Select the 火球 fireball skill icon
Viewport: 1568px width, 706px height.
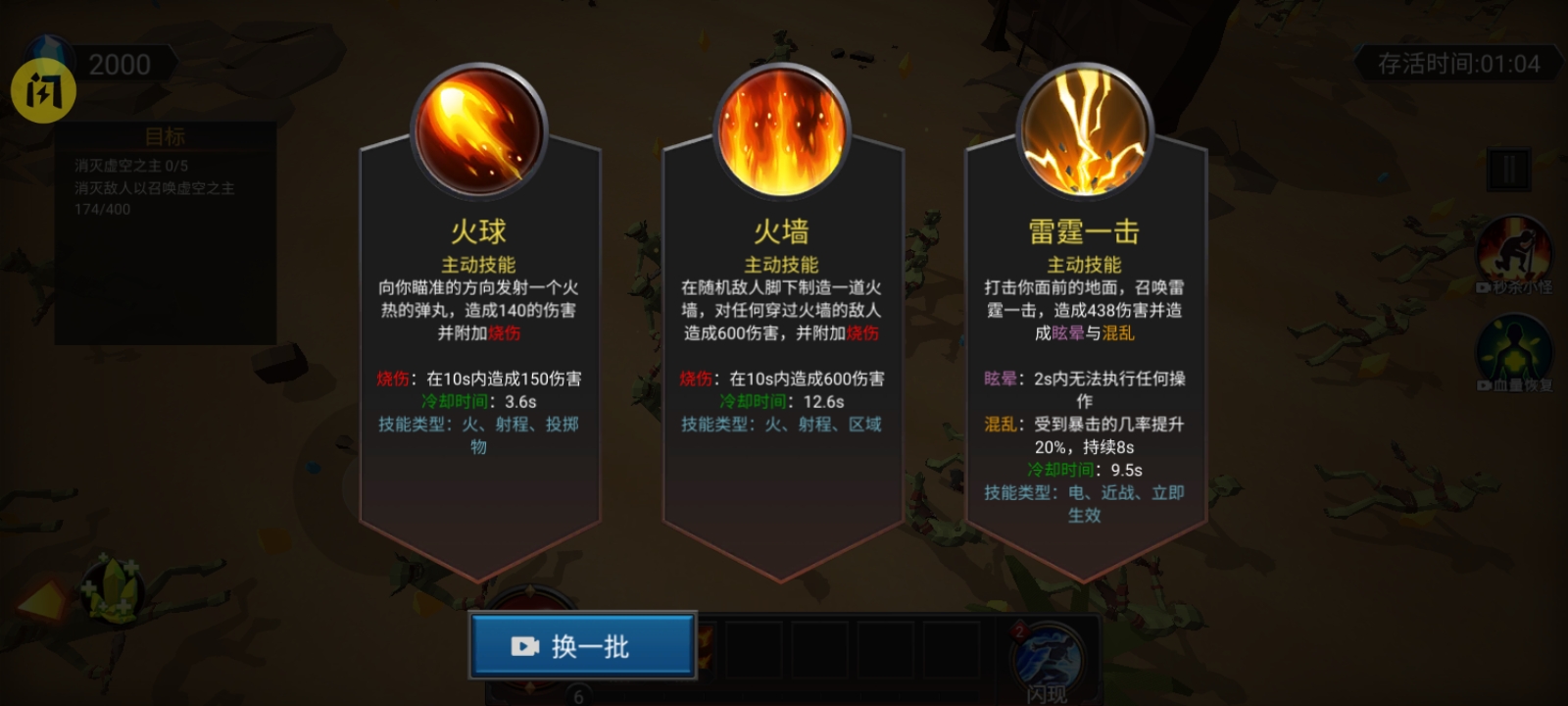[478, 127]
